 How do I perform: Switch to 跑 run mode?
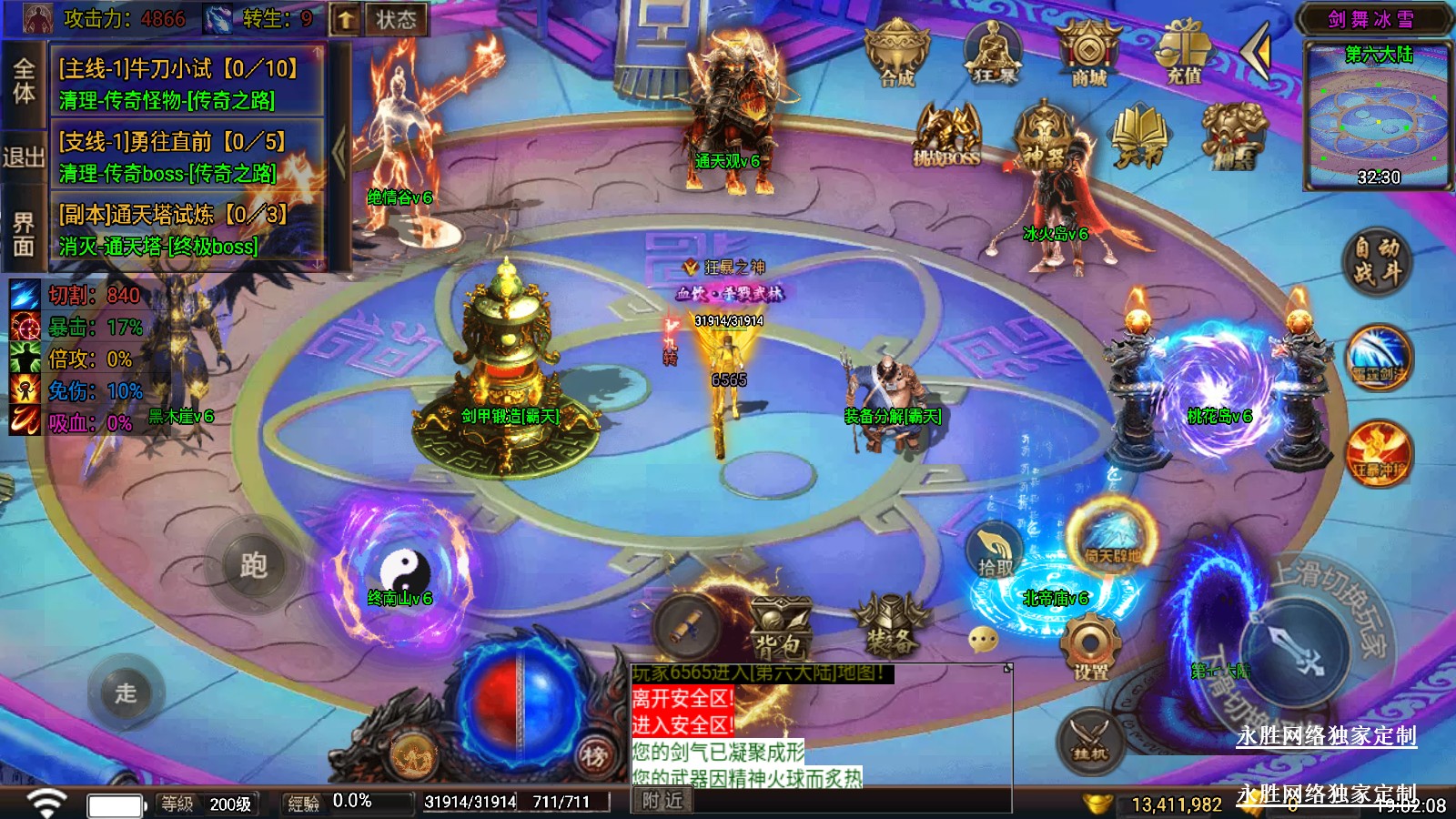[x=254, y=566]
